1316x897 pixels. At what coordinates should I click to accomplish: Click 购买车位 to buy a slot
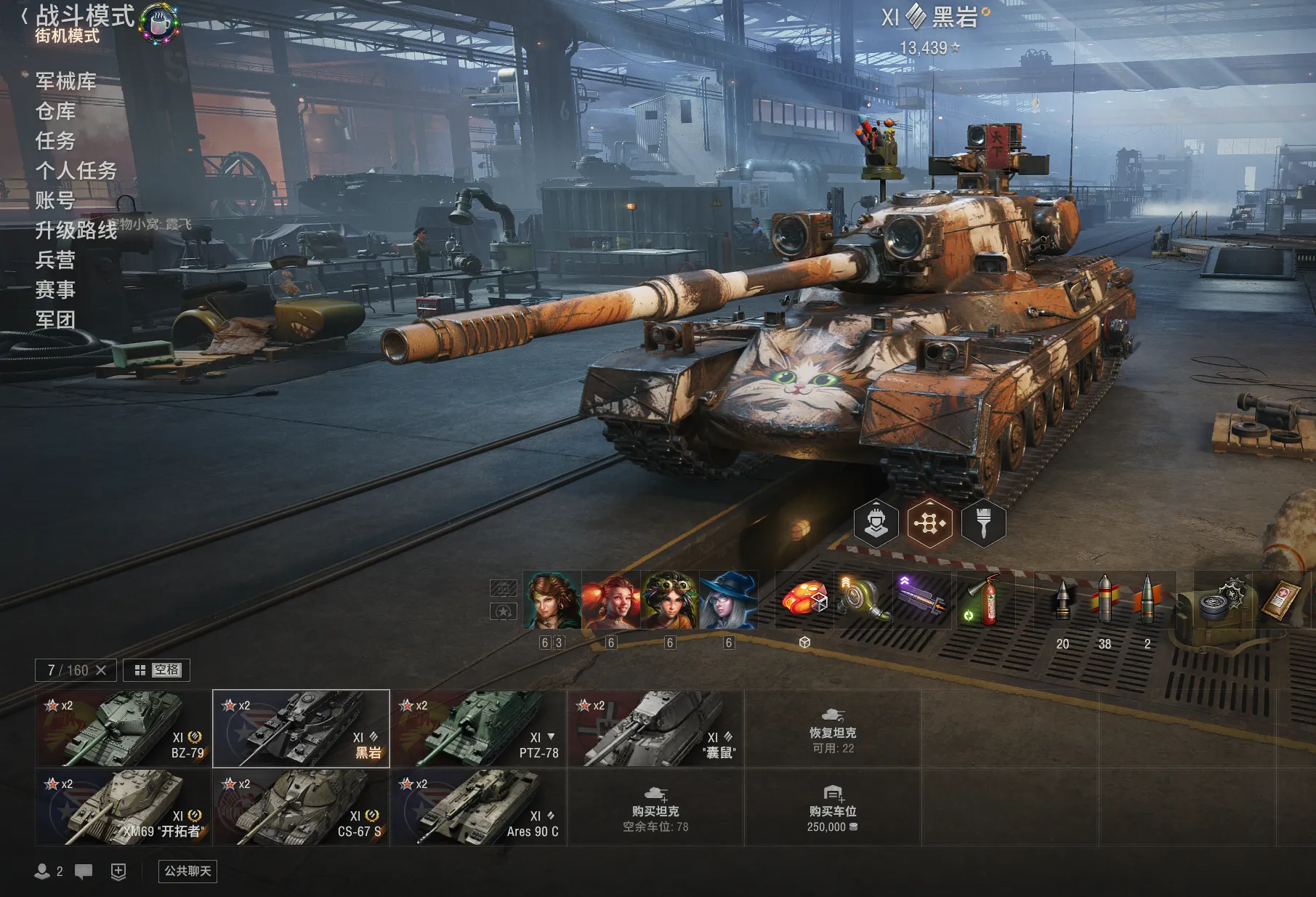(x=833, y=808)
